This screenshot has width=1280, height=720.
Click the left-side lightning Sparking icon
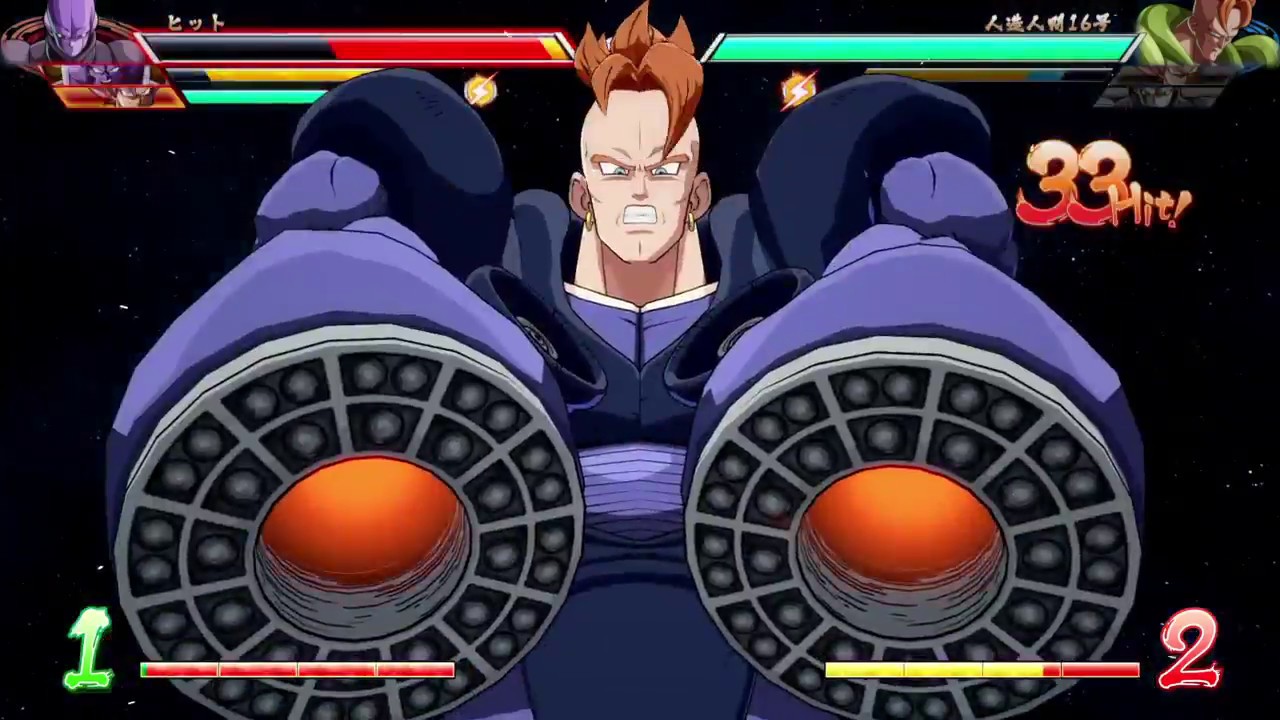pyautogui.click(x=480, y=90)
